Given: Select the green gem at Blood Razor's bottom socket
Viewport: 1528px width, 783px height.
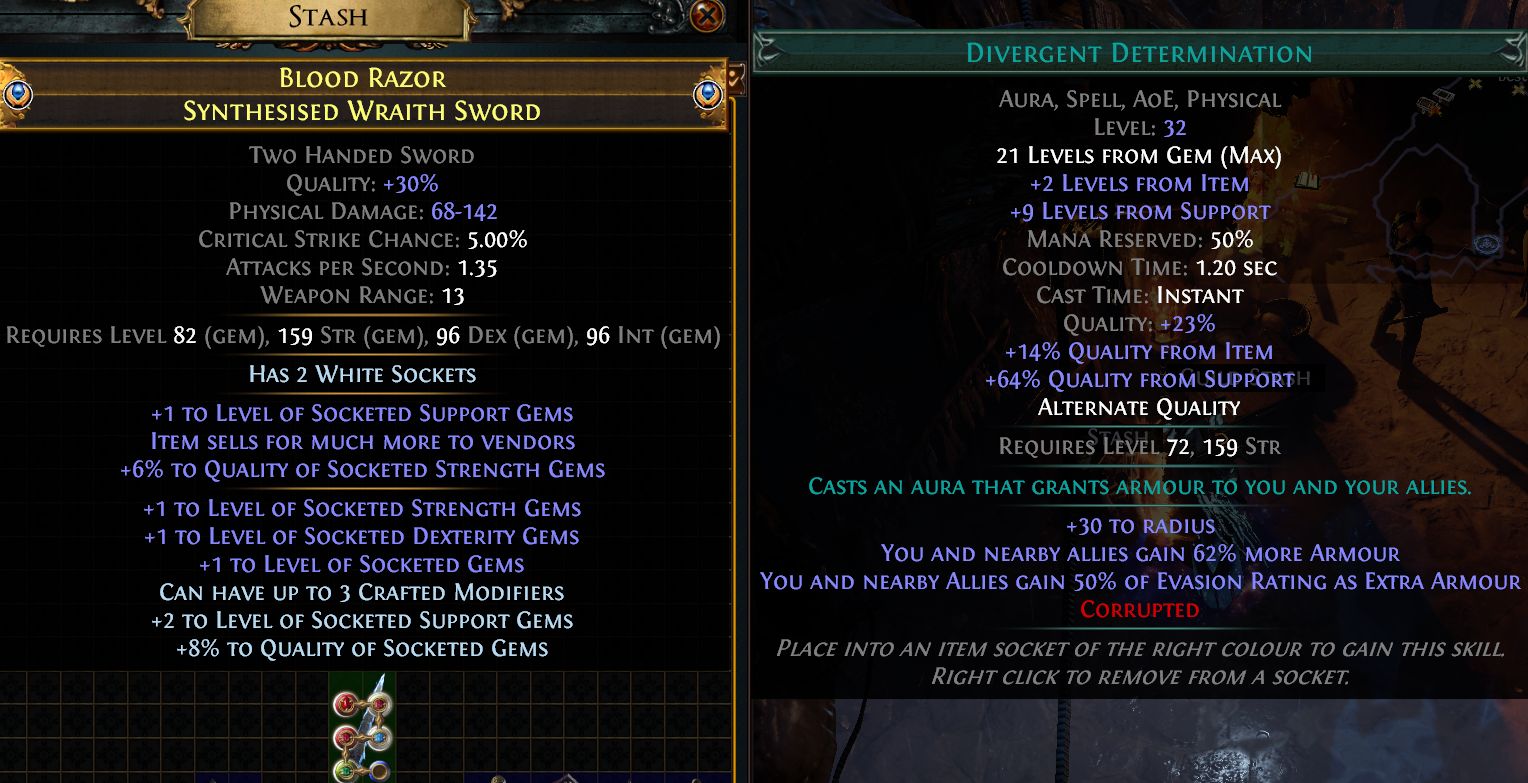Looking at the screenshot, I should (x=346, y=770).
